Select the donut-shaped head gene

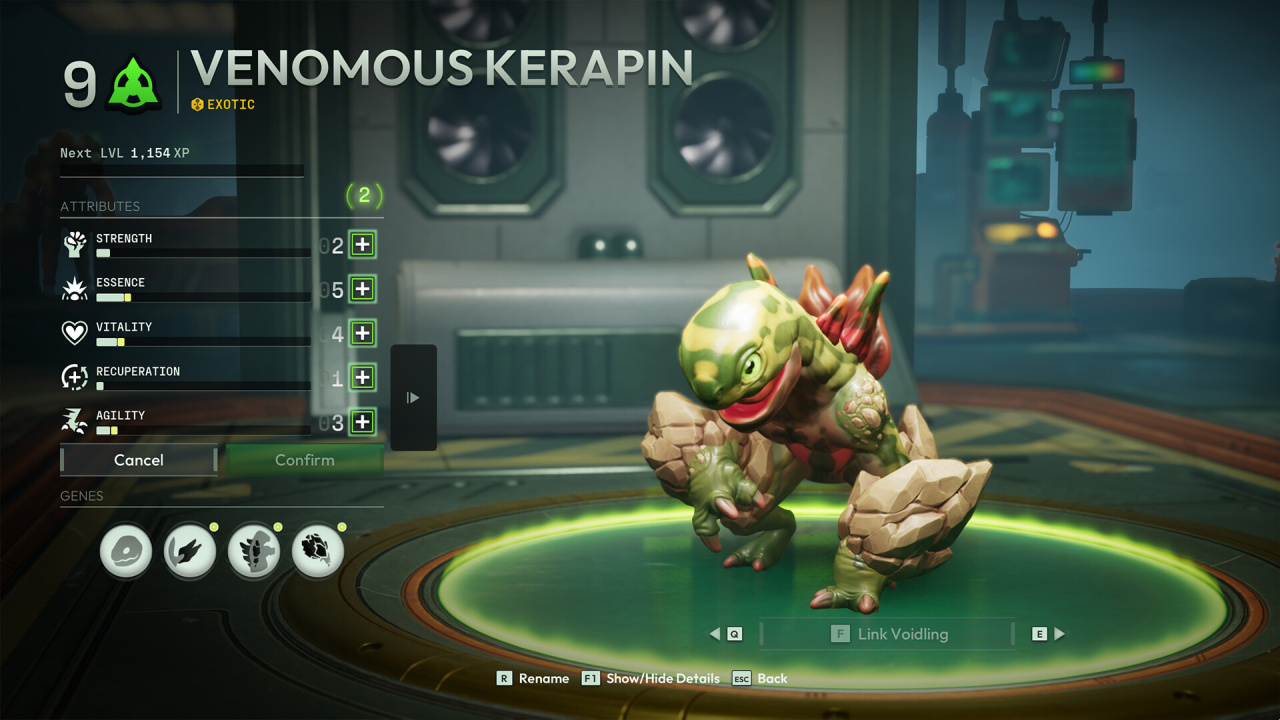[x=126, y=551]
